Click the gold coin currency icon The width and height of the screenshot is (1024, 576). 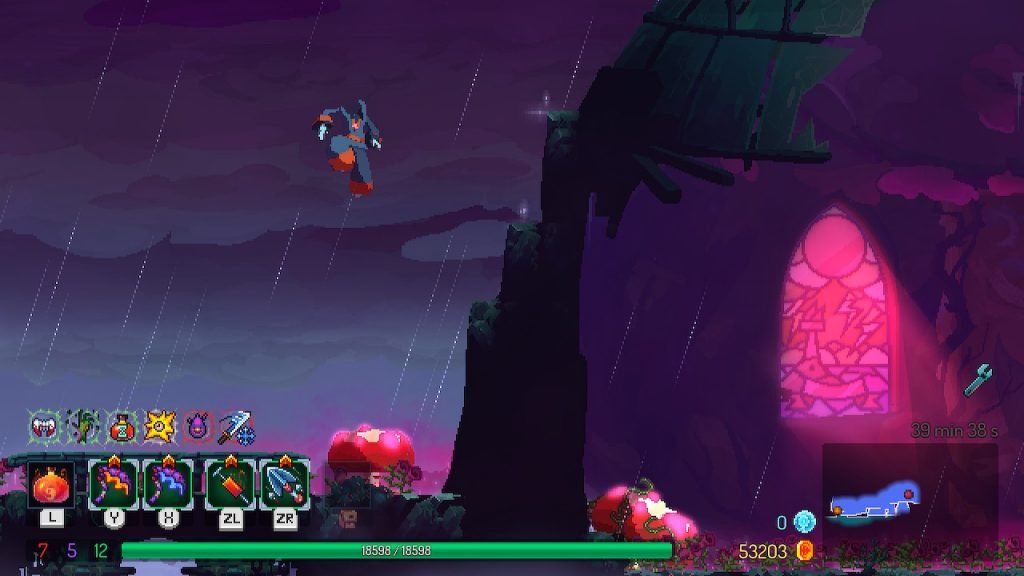[x=803, y=551]
